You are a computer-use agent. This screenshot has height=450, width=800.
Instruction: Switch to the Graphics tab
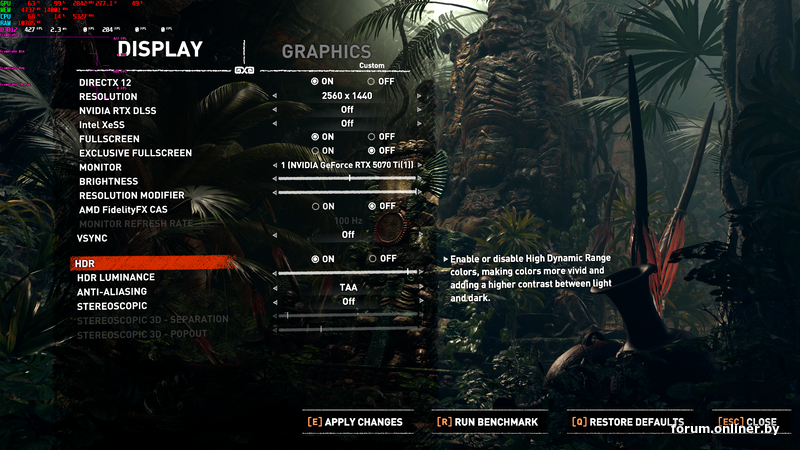tap(326, 51)
